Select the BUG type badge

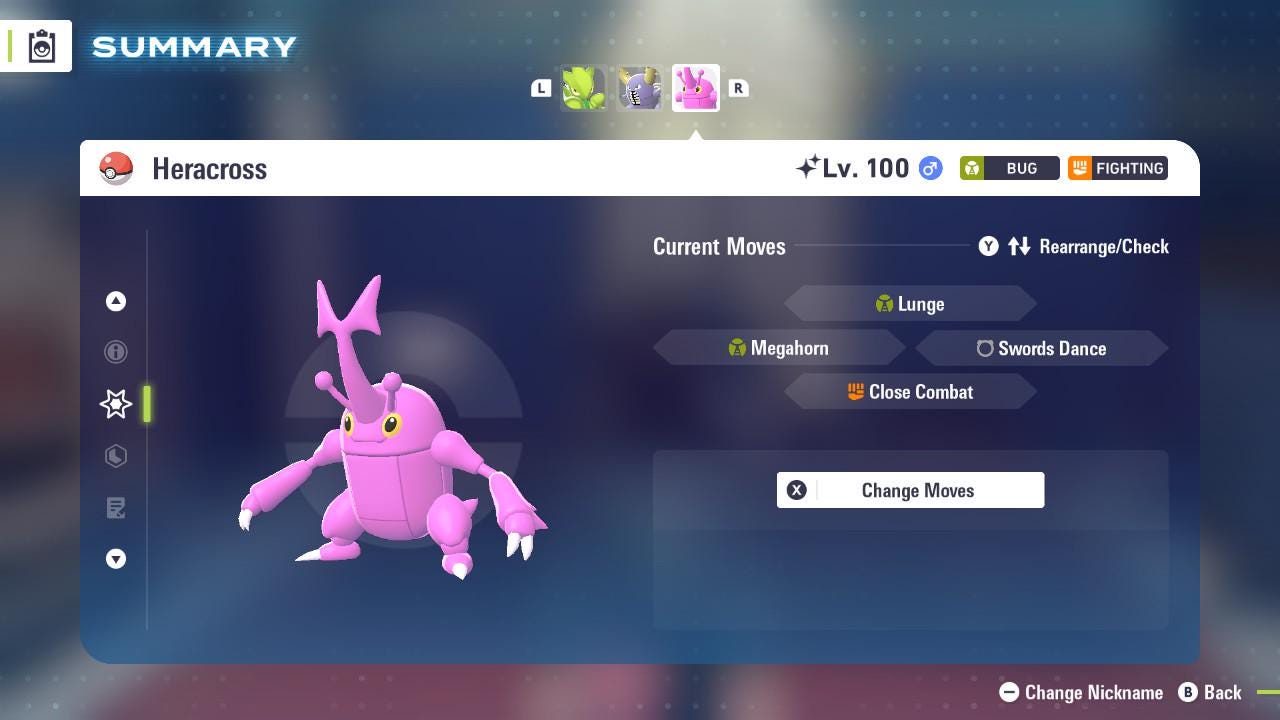point(1008,168)
